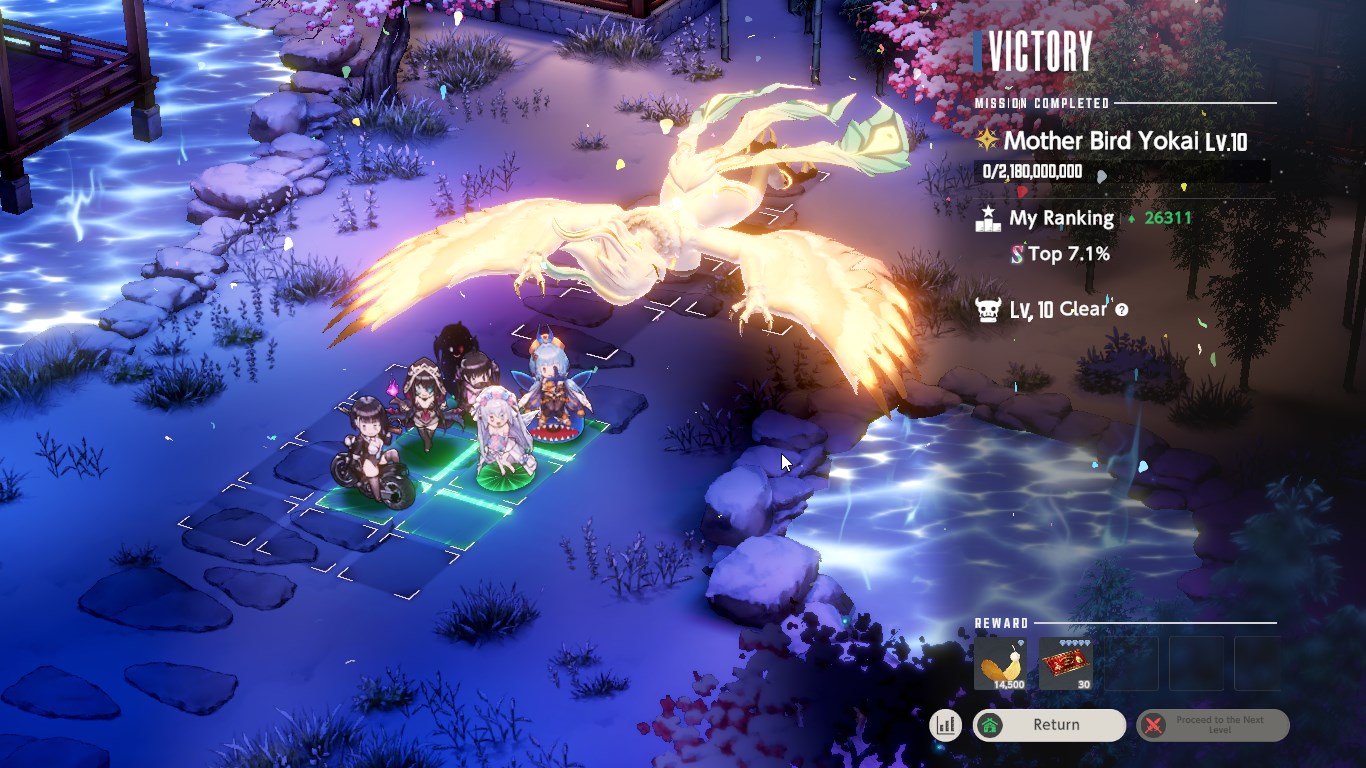Open the Lv. 10 Clear help tooltip
1366x768 pixels.
tap(1122, 310)
